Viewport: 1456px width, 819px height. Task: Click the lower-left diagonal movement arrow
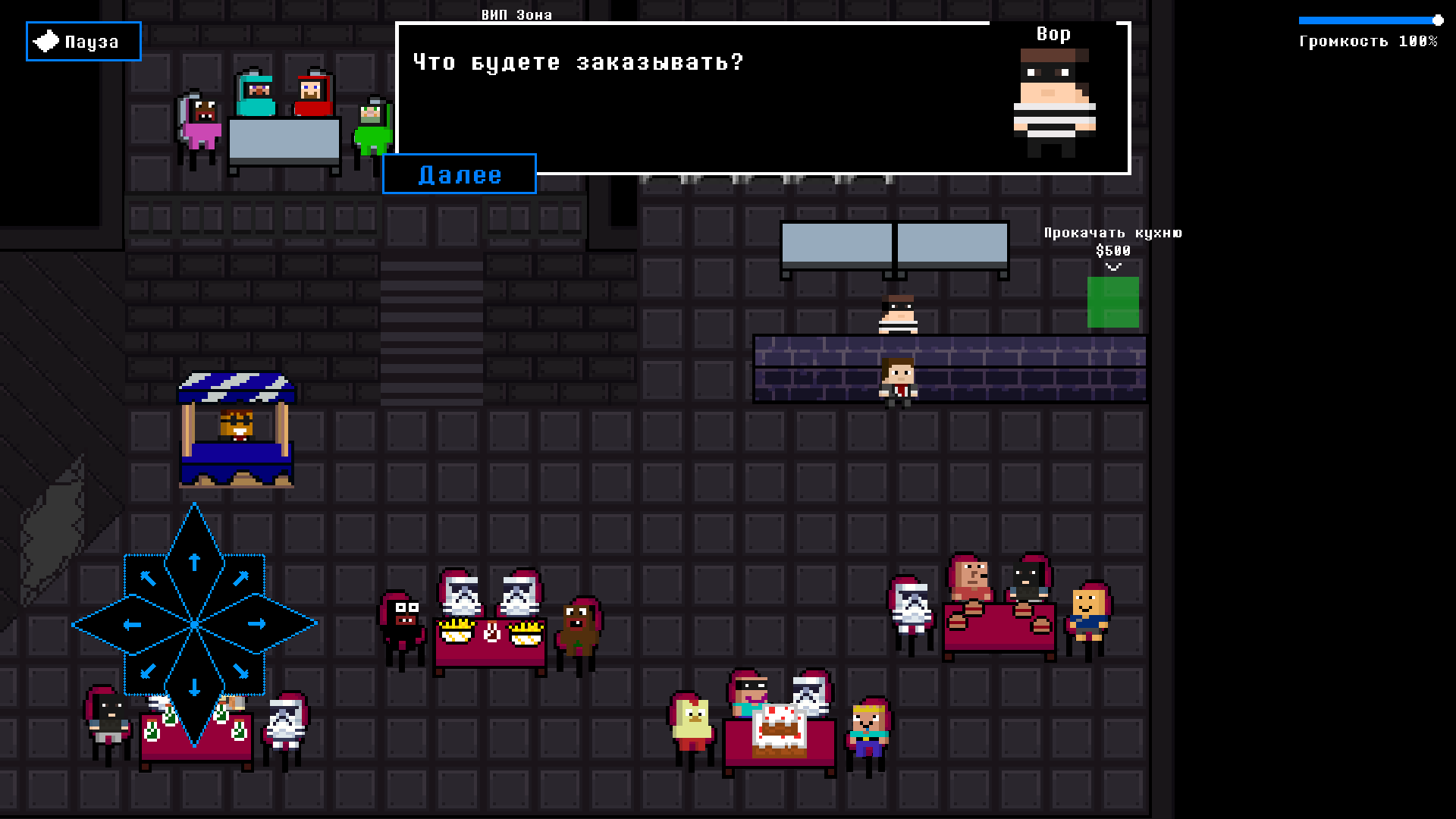click(x=148, y=671)
